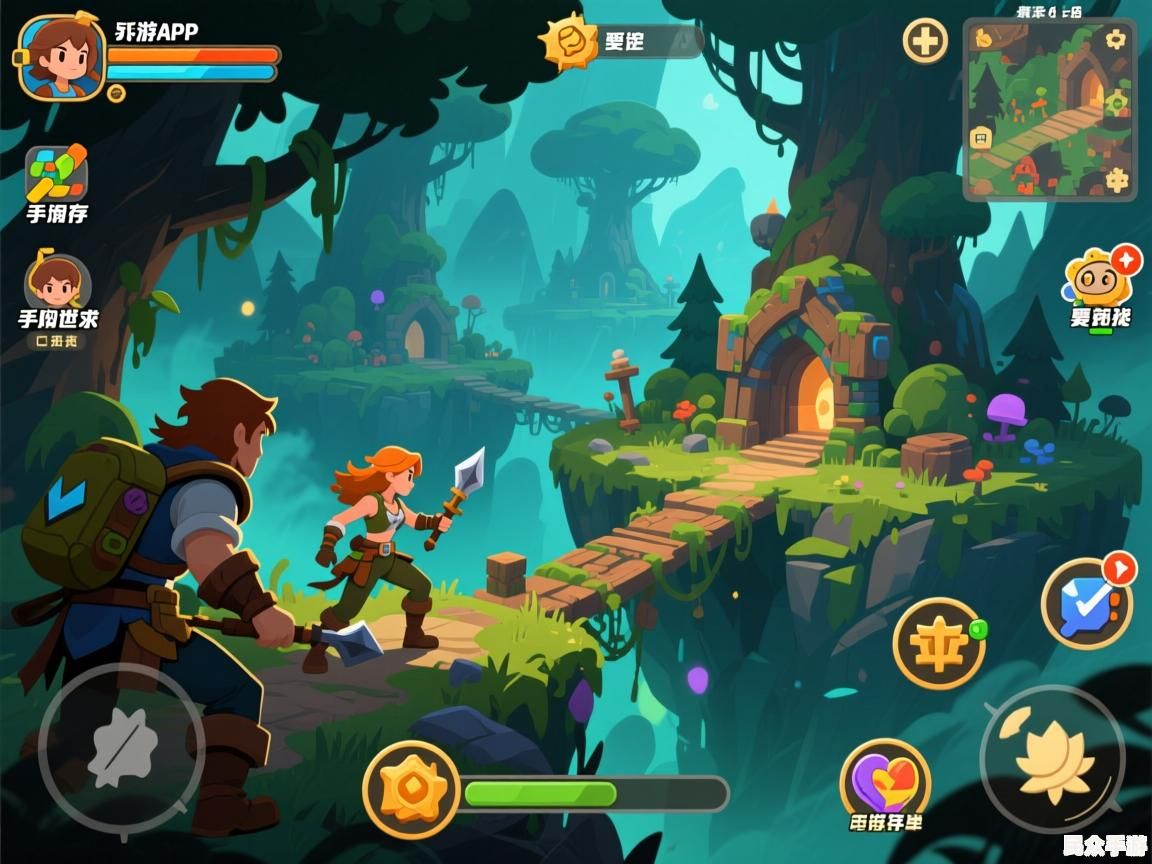
Task: Click the gold gear badge beside the green bar
Action: (x=411, y=789)
